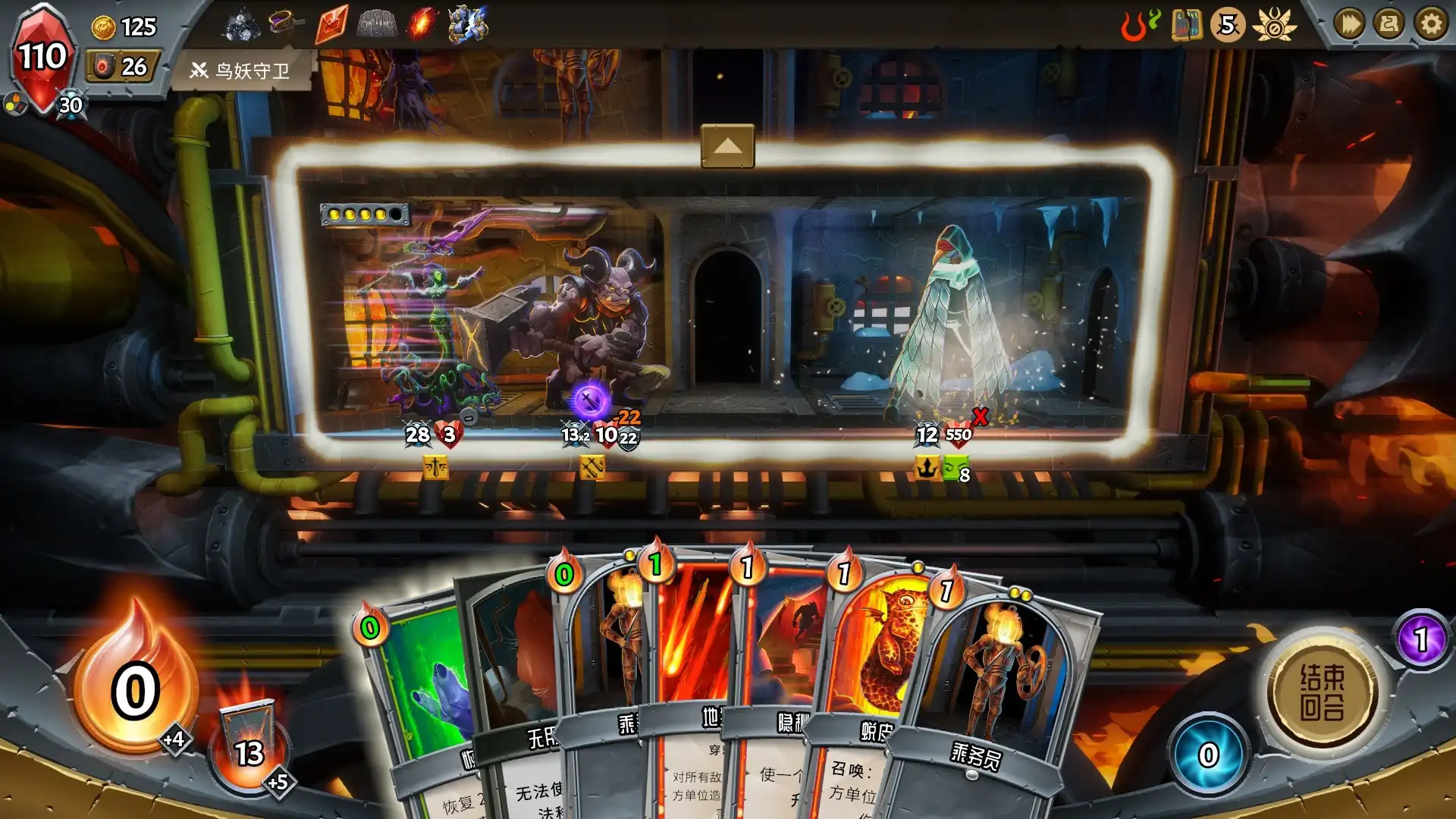Image resolution: width=1456 pixels, height=819 pixels.
Task: Click the red health crystal showing 110
Action: pos(42,55)
